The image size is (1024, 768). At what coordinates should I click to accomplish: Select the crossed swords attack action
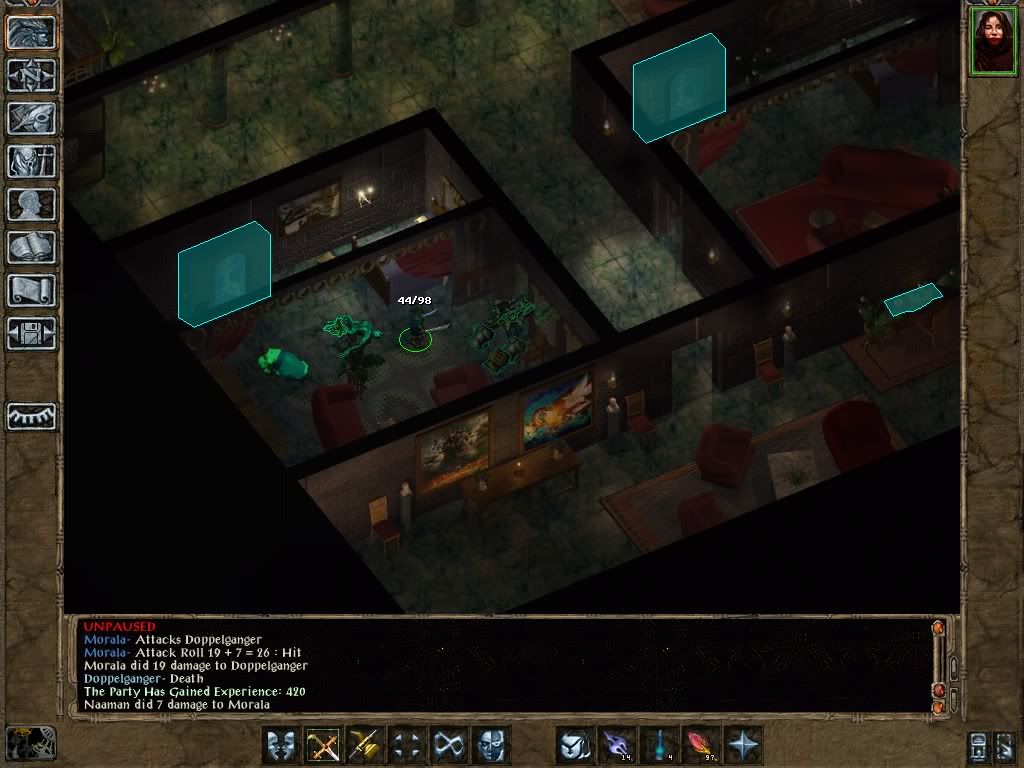click(x=324, y=745)
